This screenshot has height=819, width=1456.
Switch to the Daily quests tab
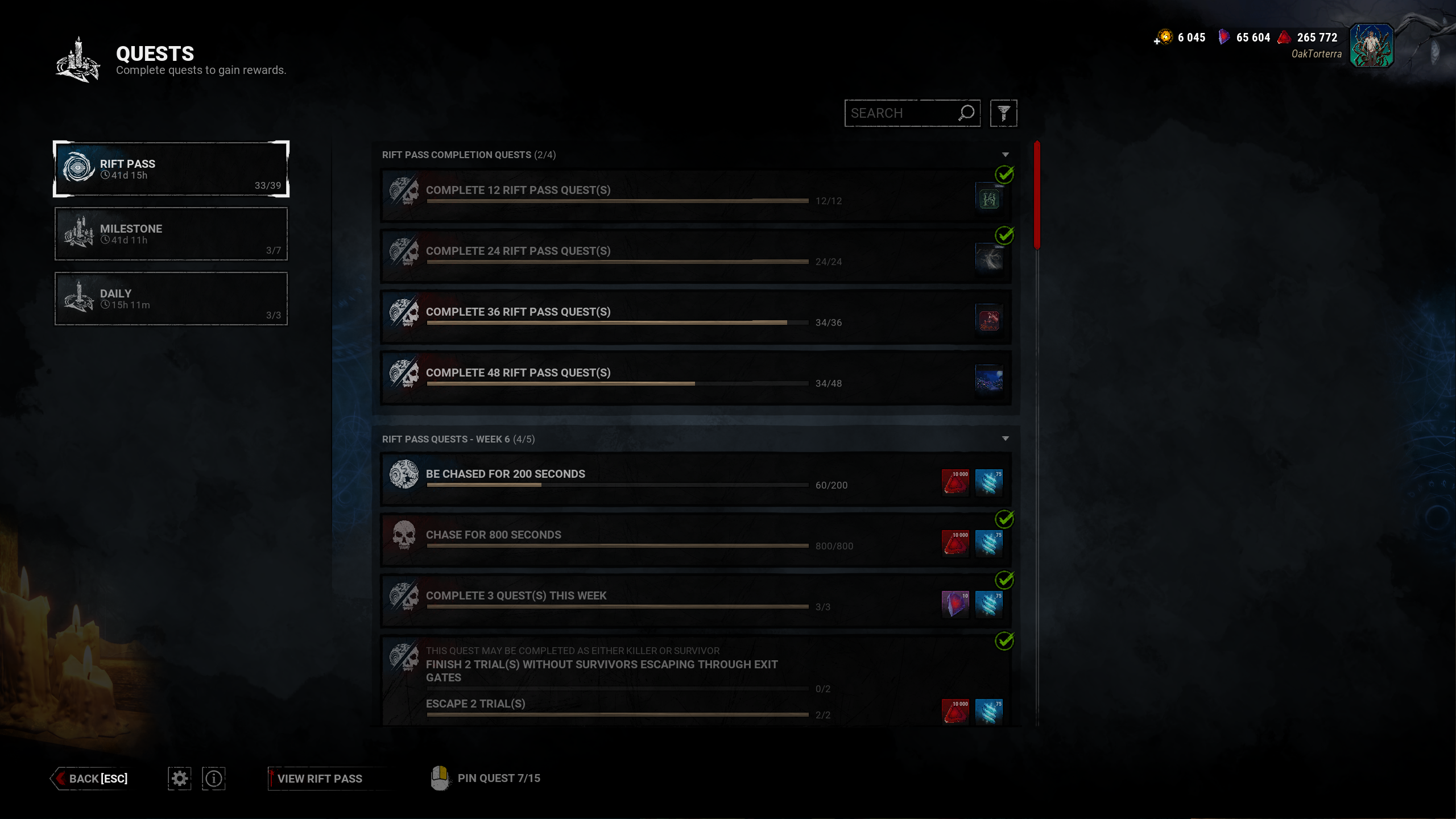[171, 299]
